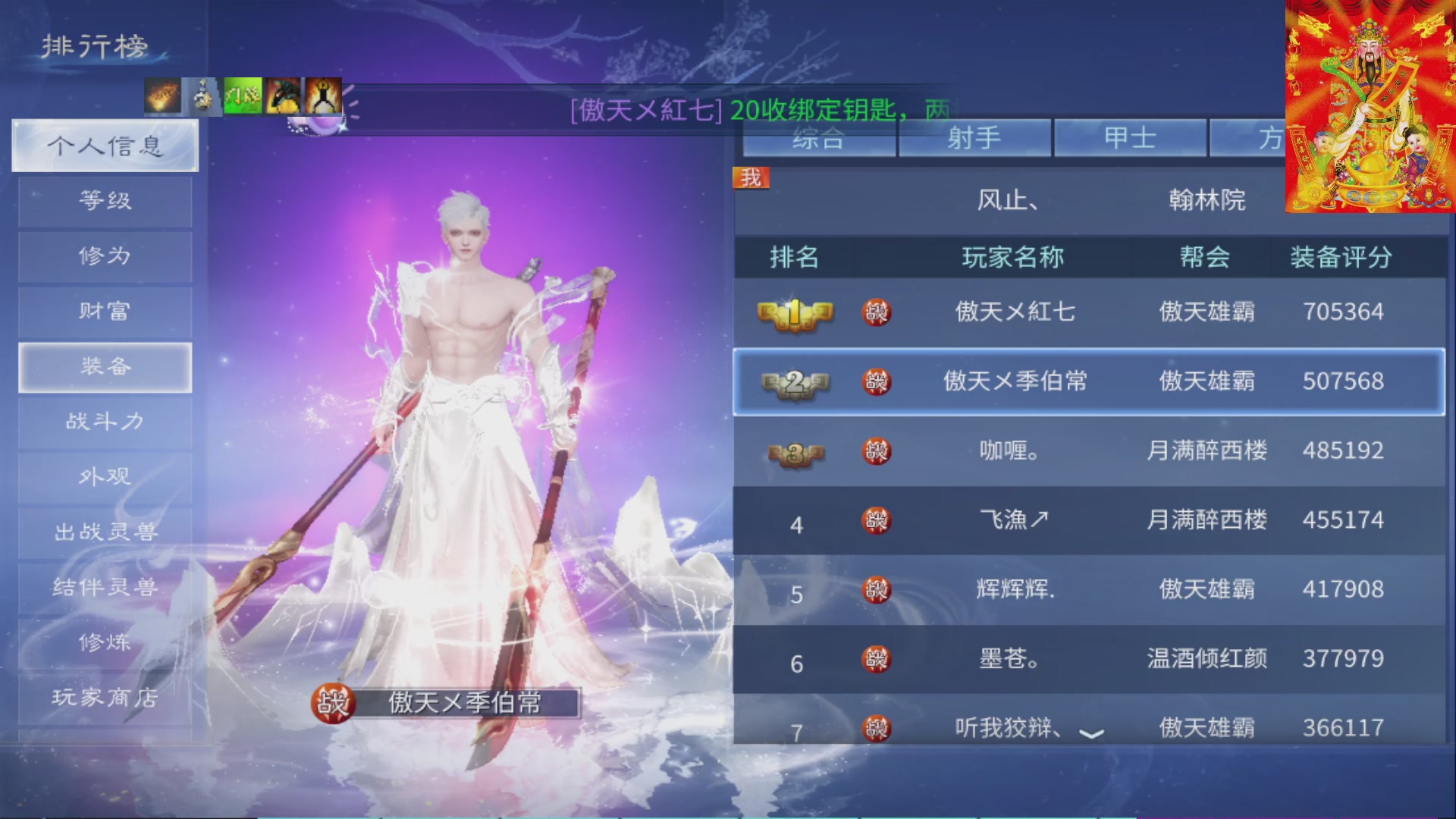Image resolution: width=1456 pixels, height=819 pixels.
Task: Click the silver second-place medal icon
Action: point(795,382)
